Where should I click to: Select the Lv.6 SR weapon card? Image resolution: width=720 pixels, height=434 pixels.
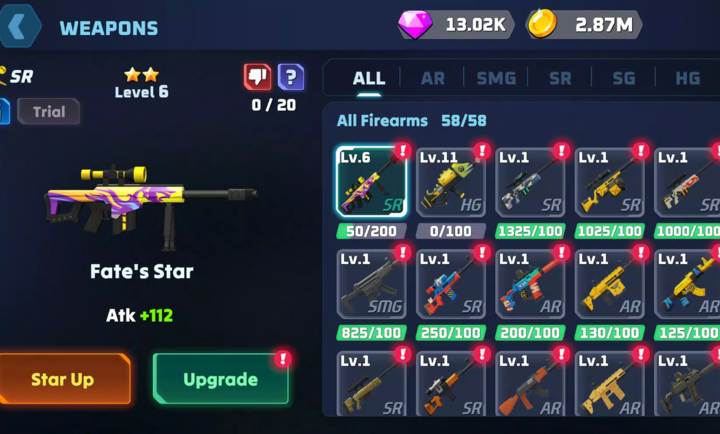pyautogui.click(x=371, y=183)
